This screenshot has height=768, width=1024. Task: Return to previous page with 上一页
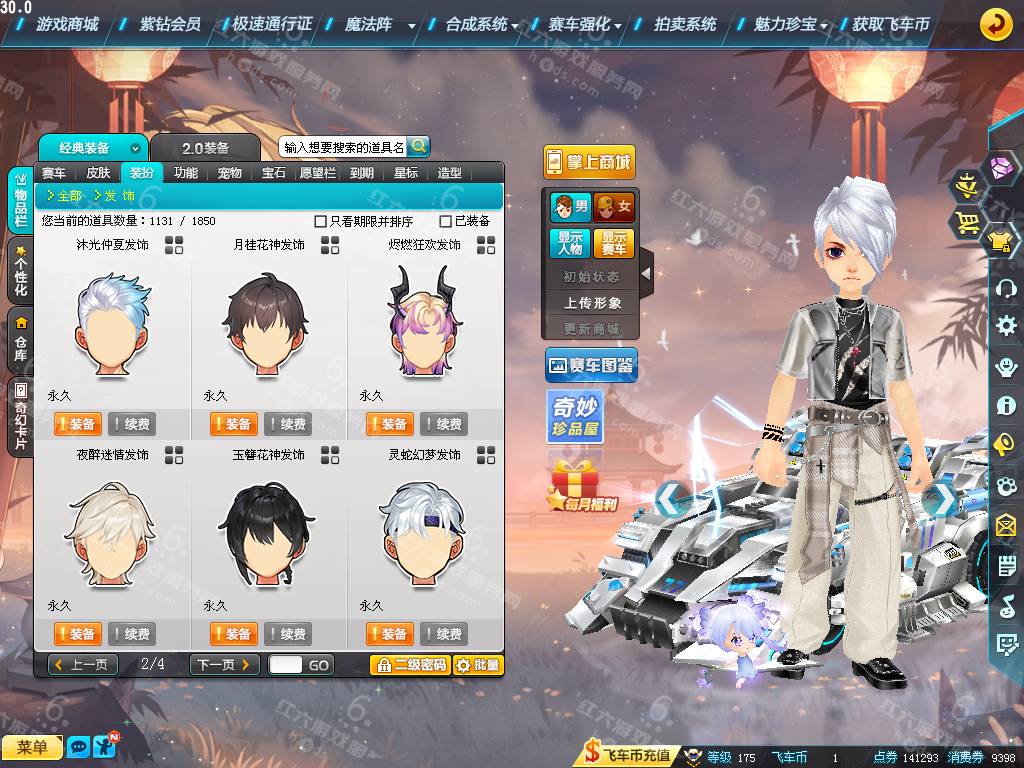83,665
